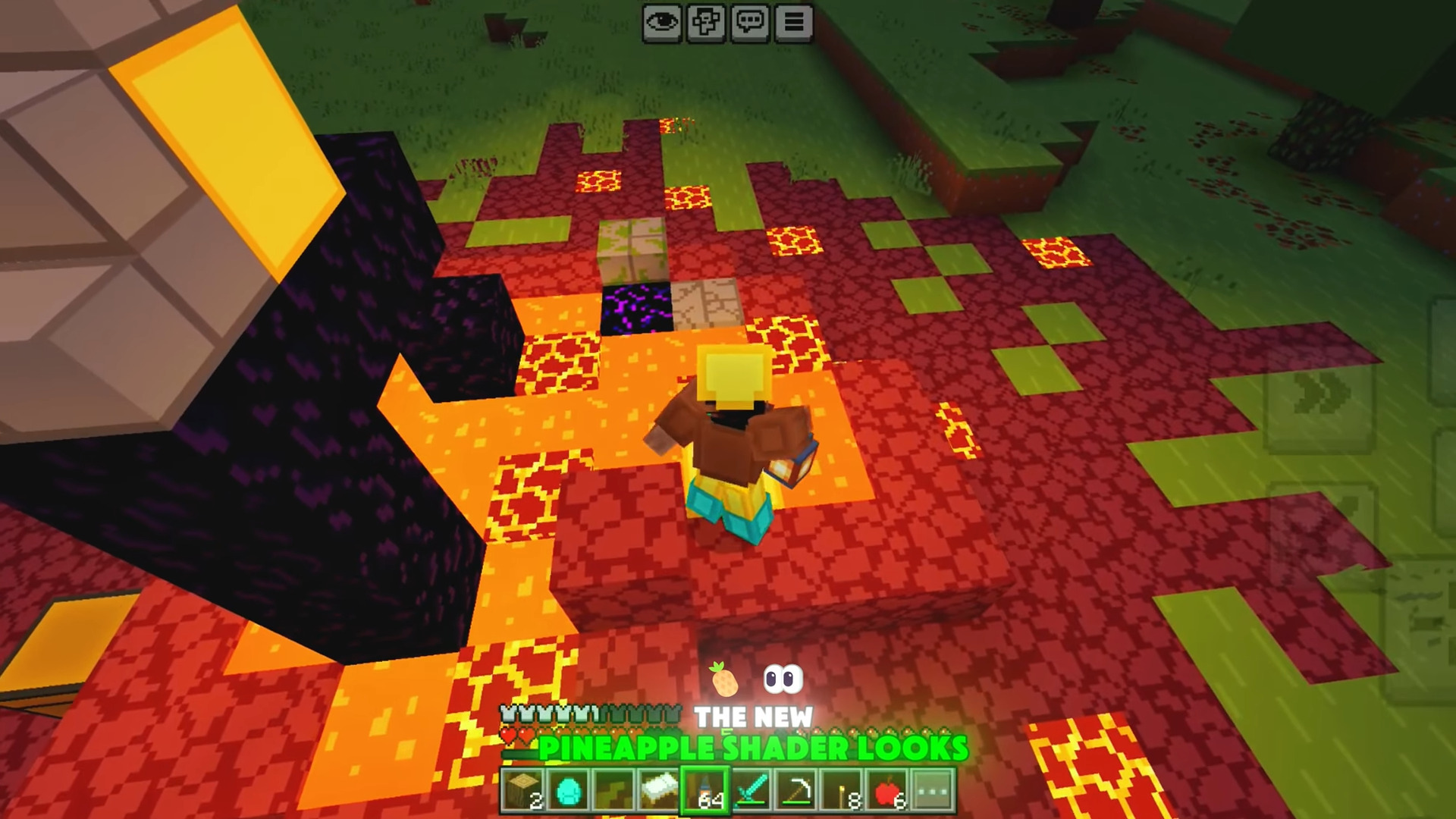
Task: Open inventory with the three-dots hotbar button
Action: coord(933,791)
